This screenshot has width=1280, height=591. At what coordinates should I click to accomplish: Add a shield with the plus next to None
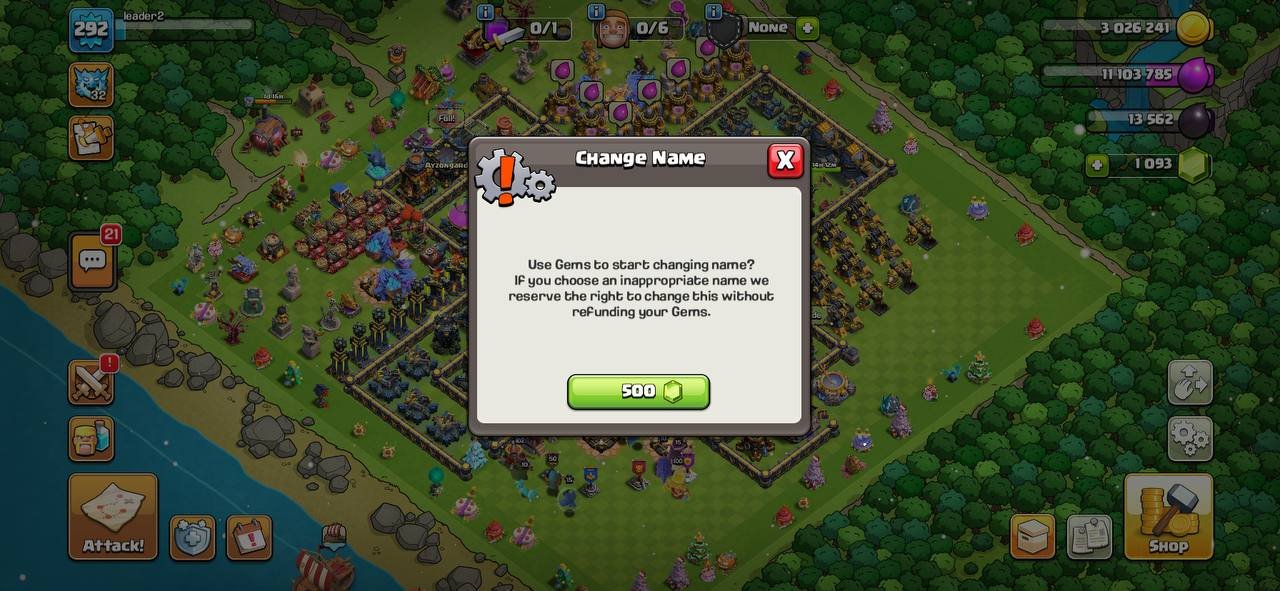point(807,28)
